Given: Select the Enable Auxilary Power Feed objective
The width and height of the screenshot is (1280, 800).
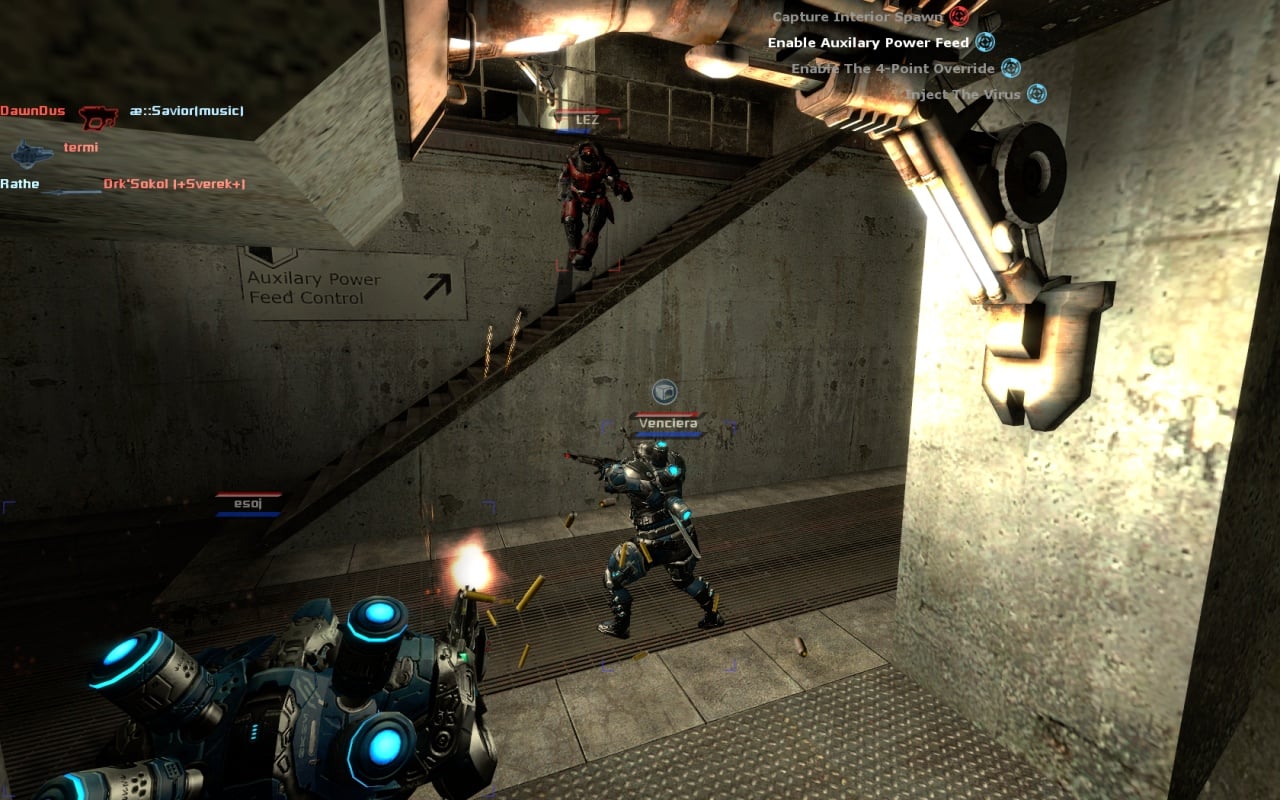Looking at the screenshot, I should coord(868,43).
